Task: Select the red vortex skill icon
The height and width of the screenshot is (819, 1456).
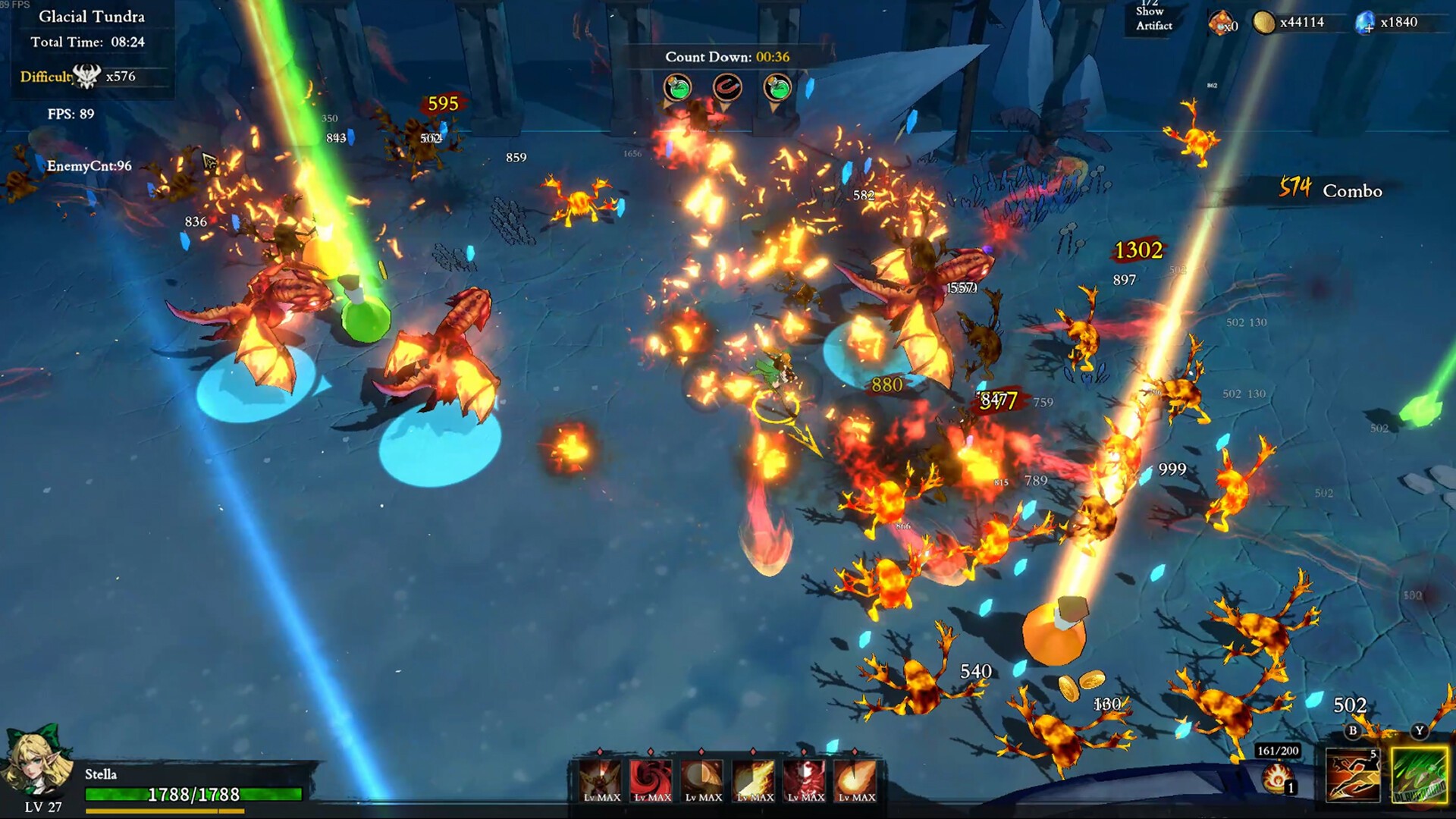Action: [651, 781]
